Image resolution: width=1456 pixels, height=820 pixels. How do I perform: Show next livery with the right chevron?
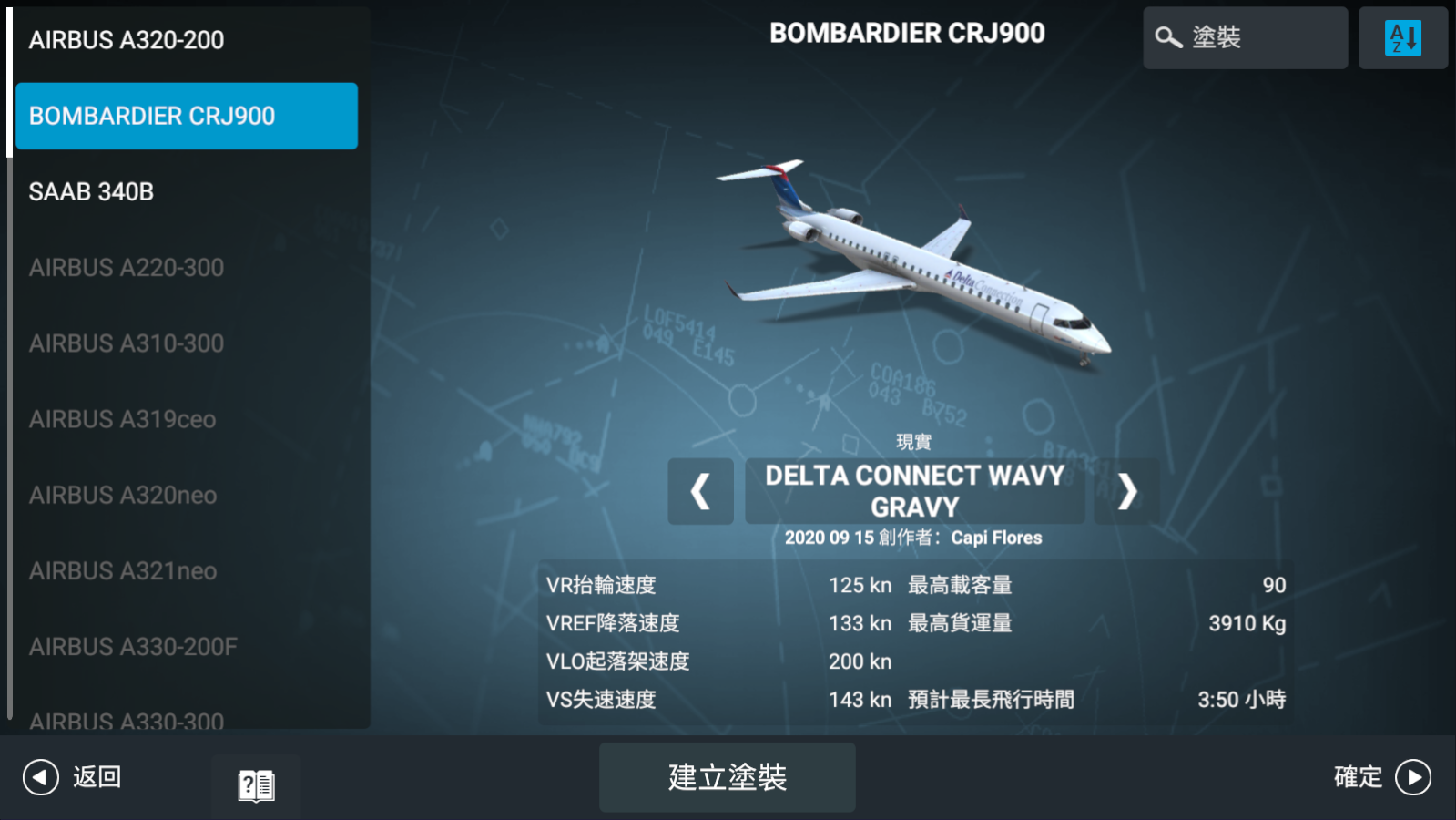point(1128,492)
